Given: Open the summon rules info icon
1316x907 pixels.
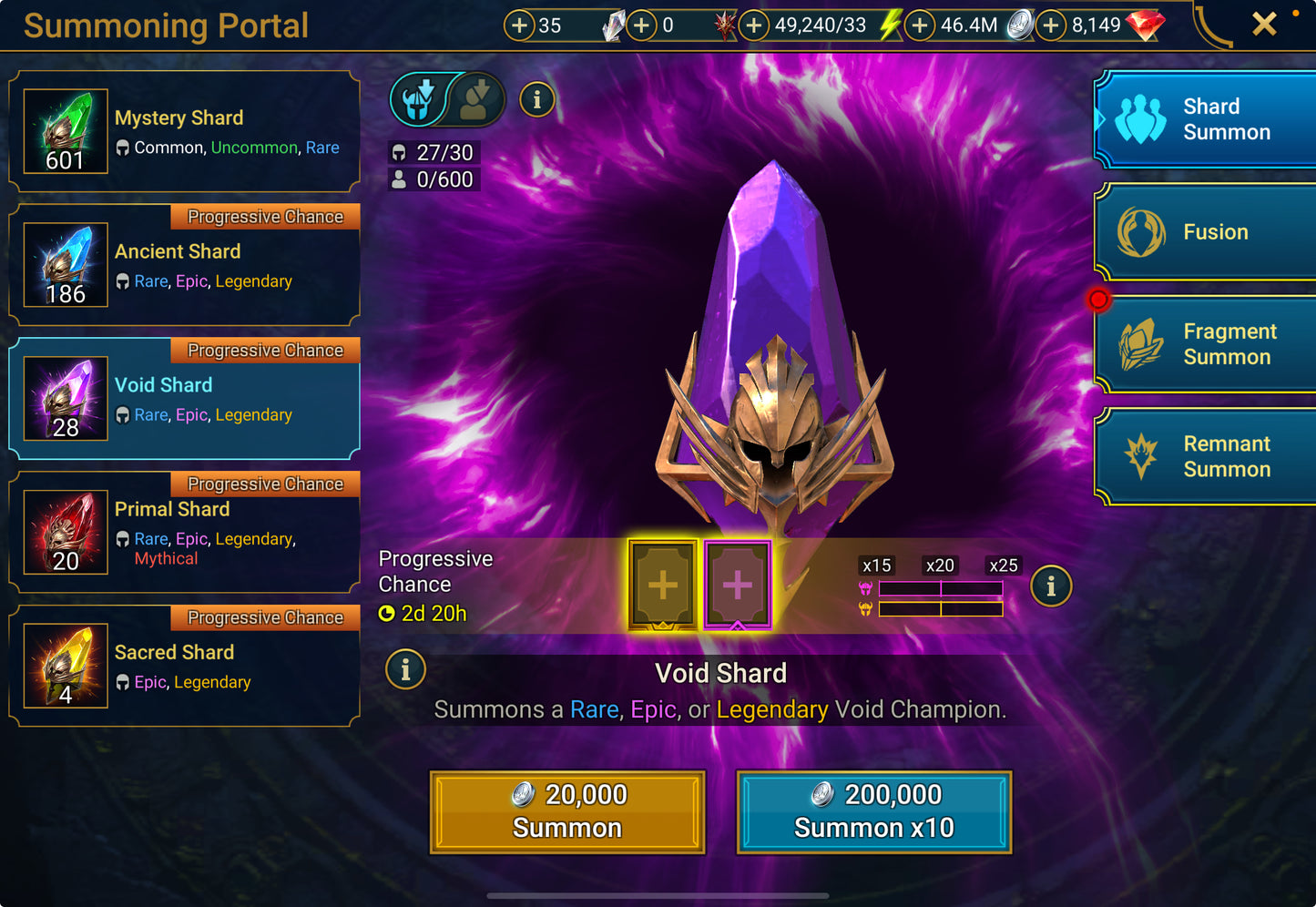Looking at the screenshot, I should point(536,100).
